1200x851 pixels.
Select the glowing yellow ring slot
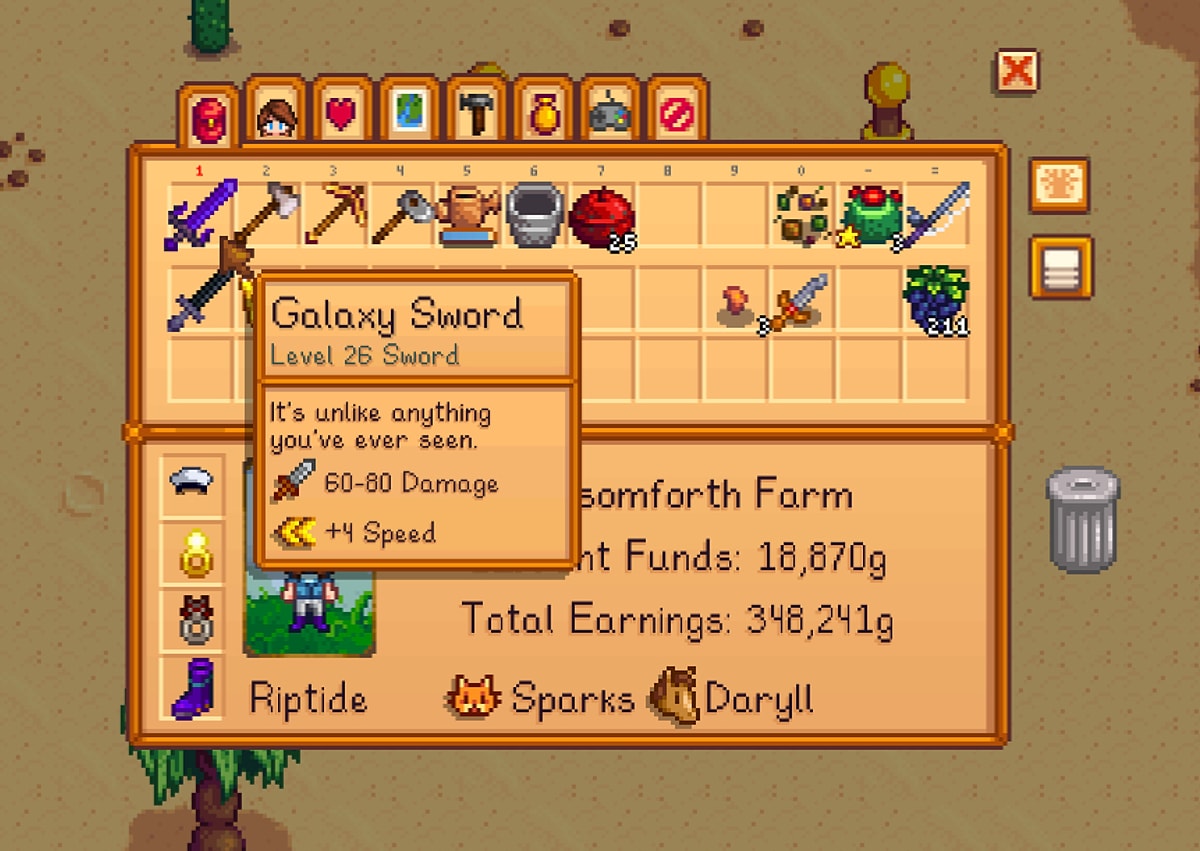coord(190,551)
